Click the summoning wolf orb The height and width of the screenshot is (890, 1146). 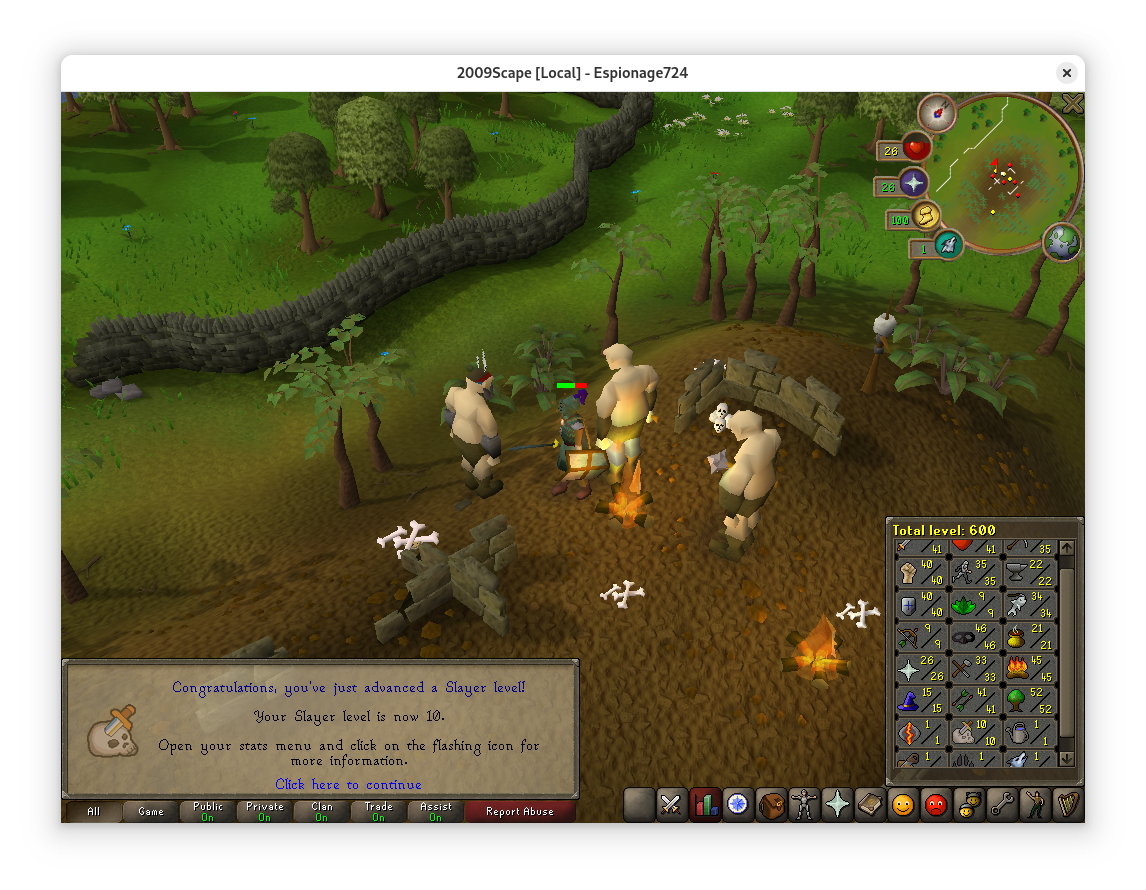(x=948, y=243)
